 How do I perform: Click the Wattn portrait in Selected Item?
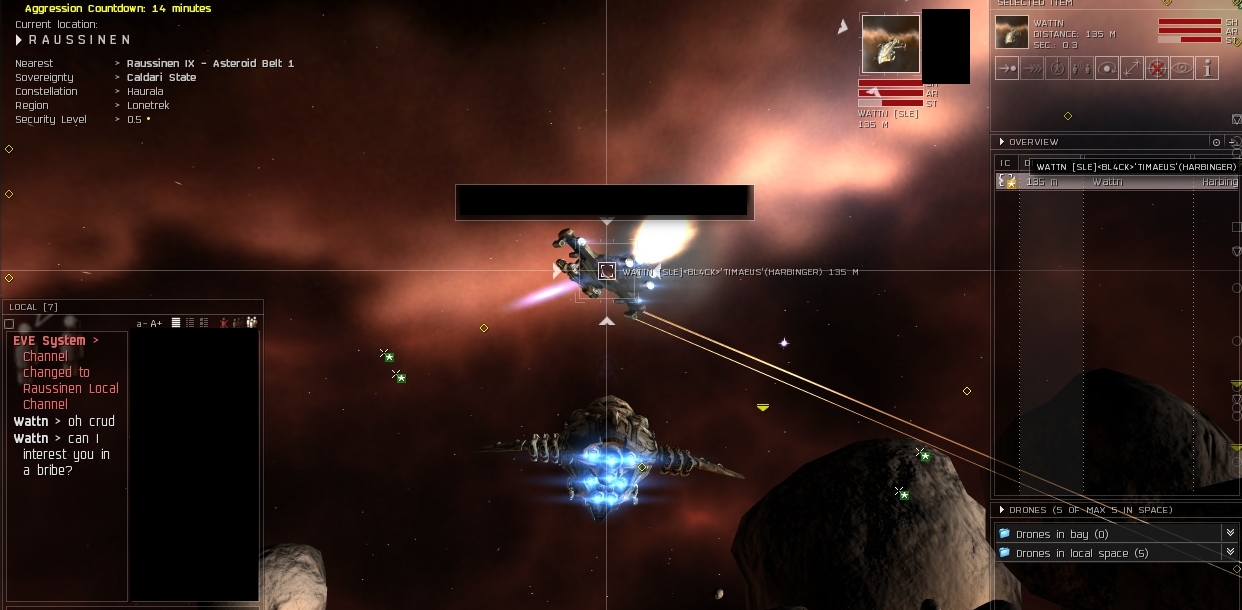(1012, 32)
